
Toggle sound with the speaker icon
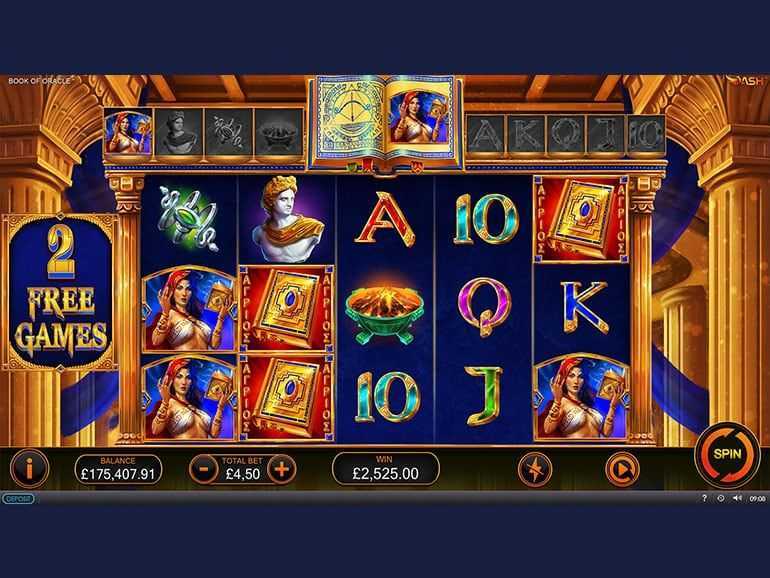[x=737, y=498]
